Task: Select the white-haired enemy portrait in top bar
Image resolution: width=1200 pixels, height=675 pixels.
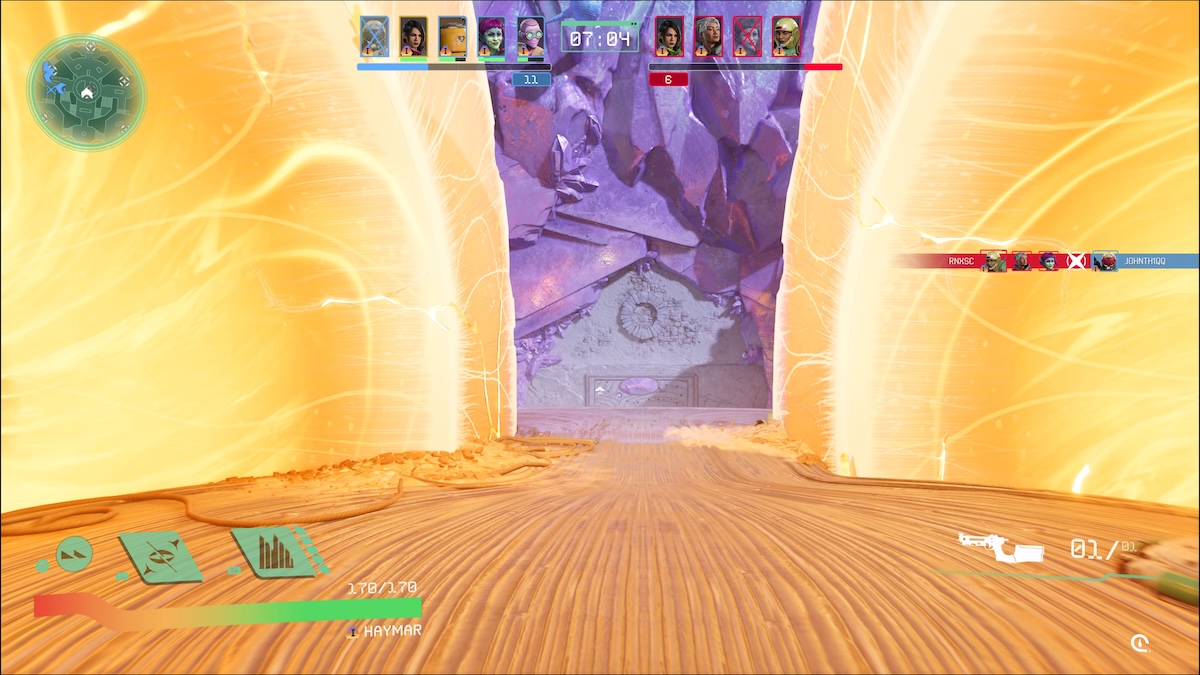Action: point(708,37)
